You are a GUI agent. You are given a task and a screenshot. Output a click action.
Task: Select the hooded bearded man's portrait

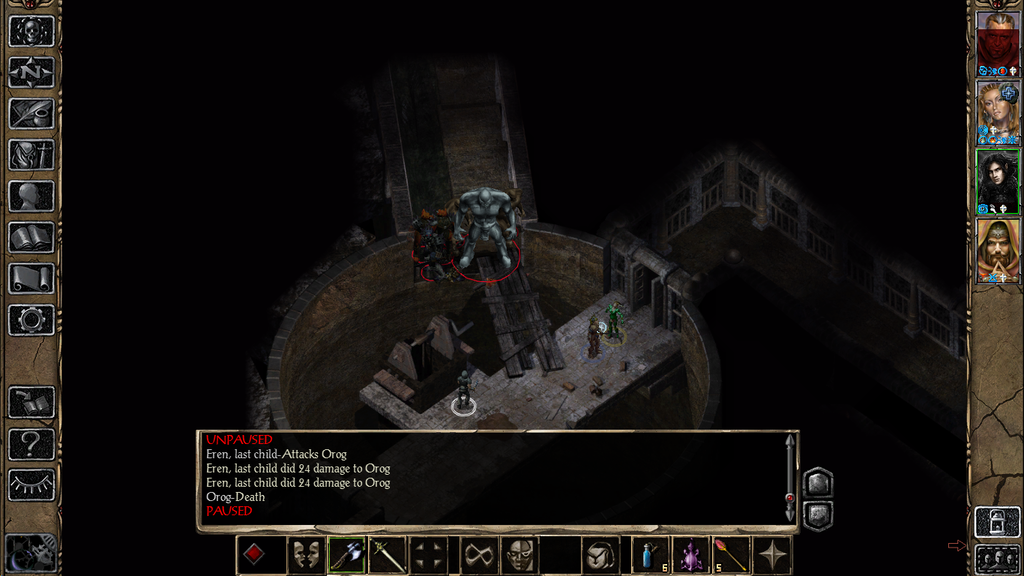(997, 250)
